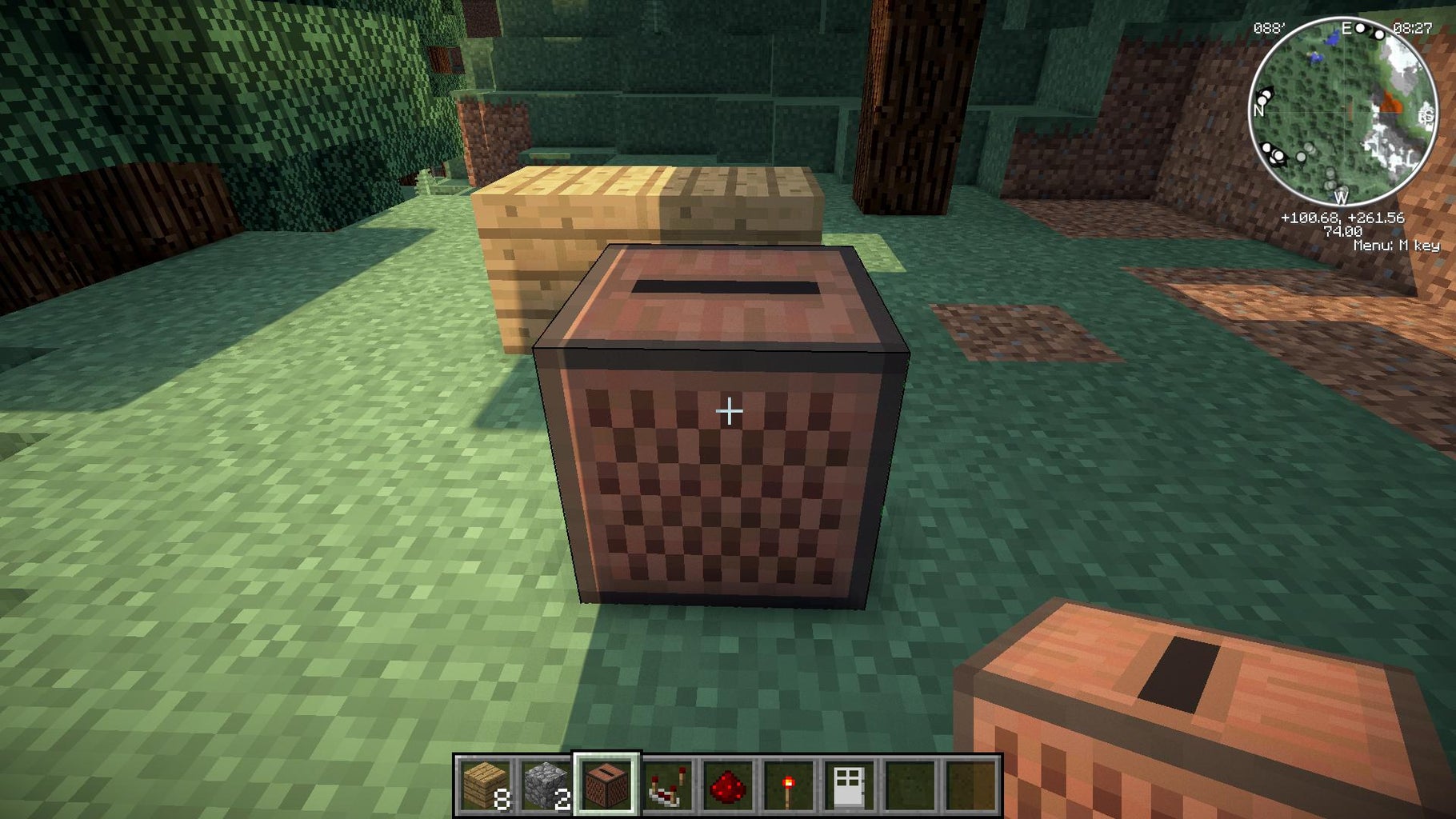Click the W compass direction label

click(1342, 198)
